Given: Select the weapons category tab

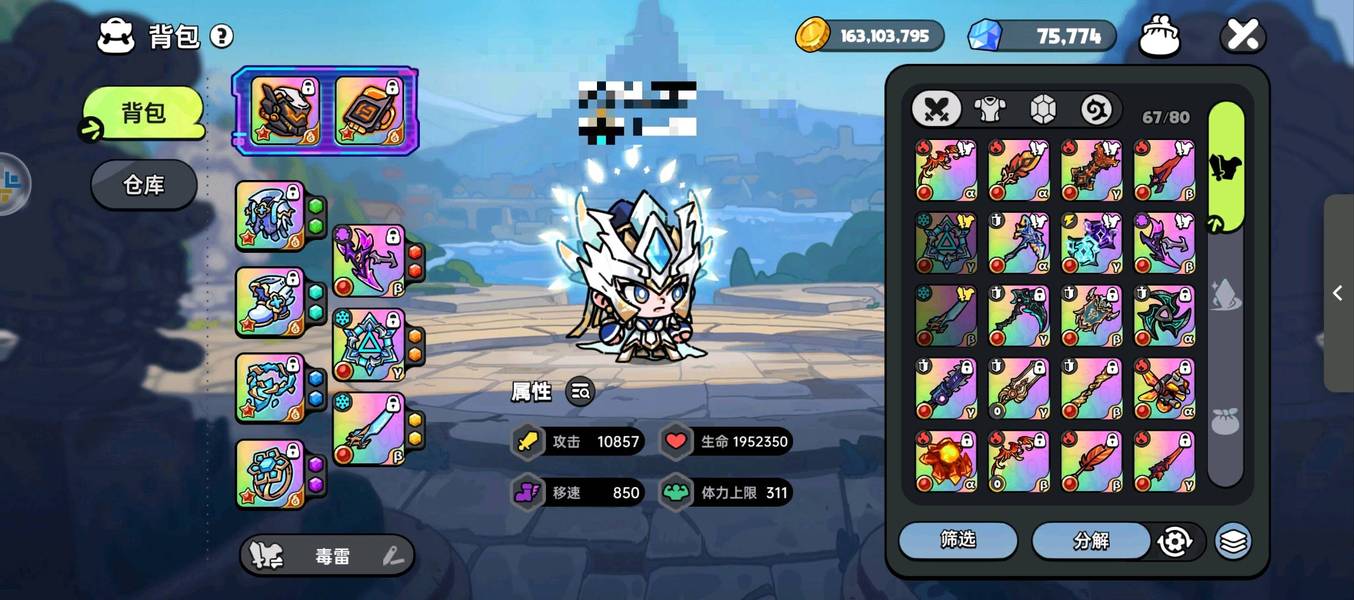Looking at the screenshot, I should [x=936, y=109].
